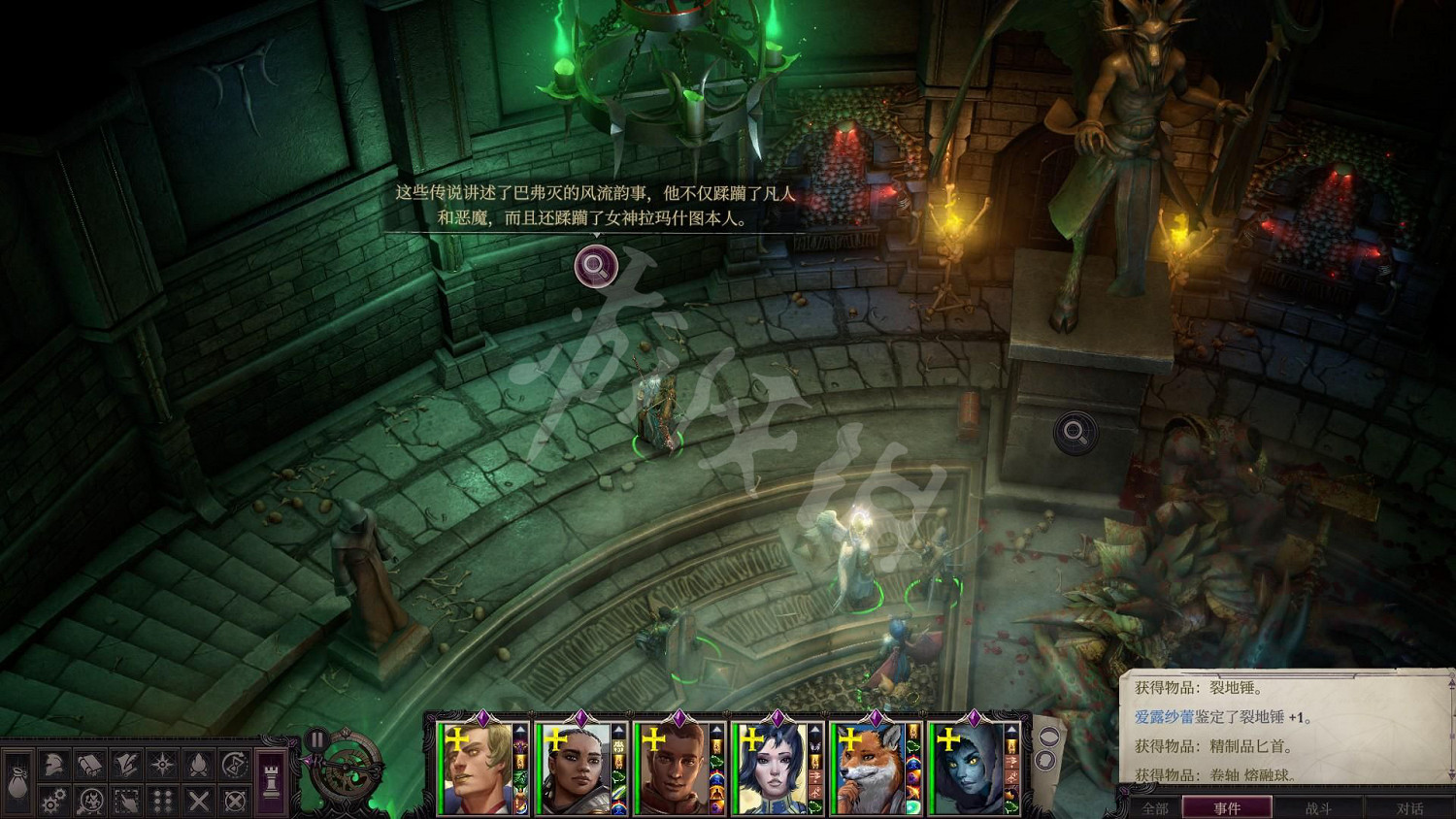Open the inventory bag
The height and width of the screenshot is (819, 1456).
point(18,781)
